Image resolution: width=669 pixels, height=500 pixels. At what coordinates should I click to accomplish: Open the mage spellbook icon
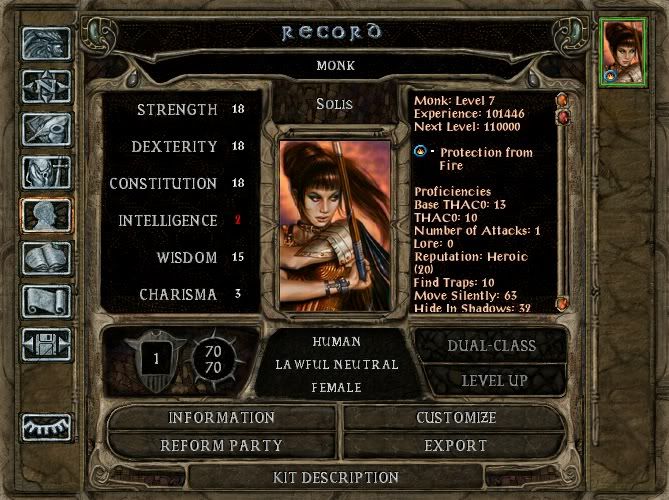tap(46, 258)
